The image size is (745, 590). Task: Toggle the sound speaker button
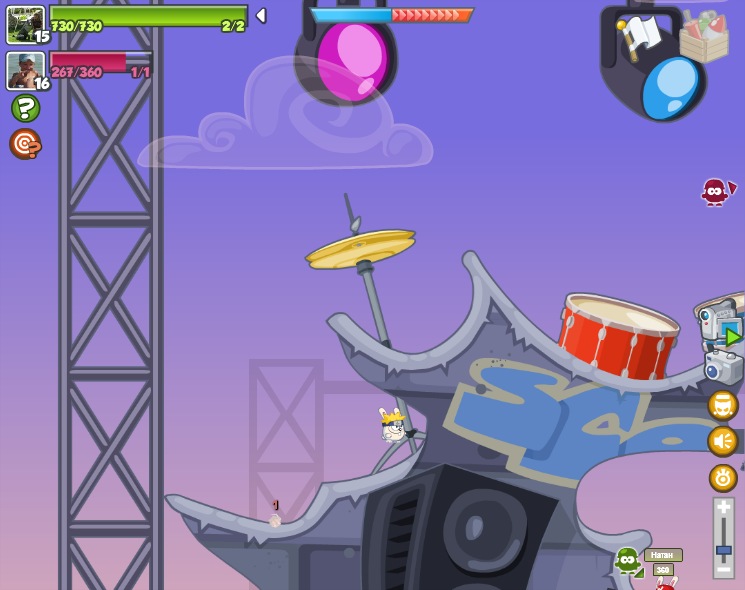click(x=722, y=440)
